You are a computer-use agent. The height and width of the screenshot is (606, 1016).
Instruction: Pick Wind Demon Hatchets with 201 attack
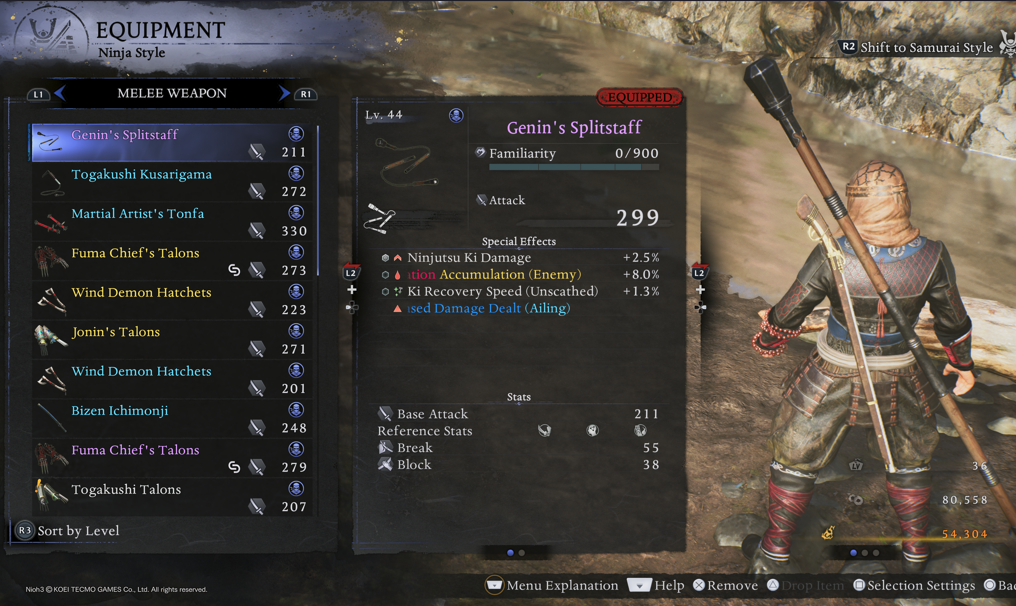172,379
